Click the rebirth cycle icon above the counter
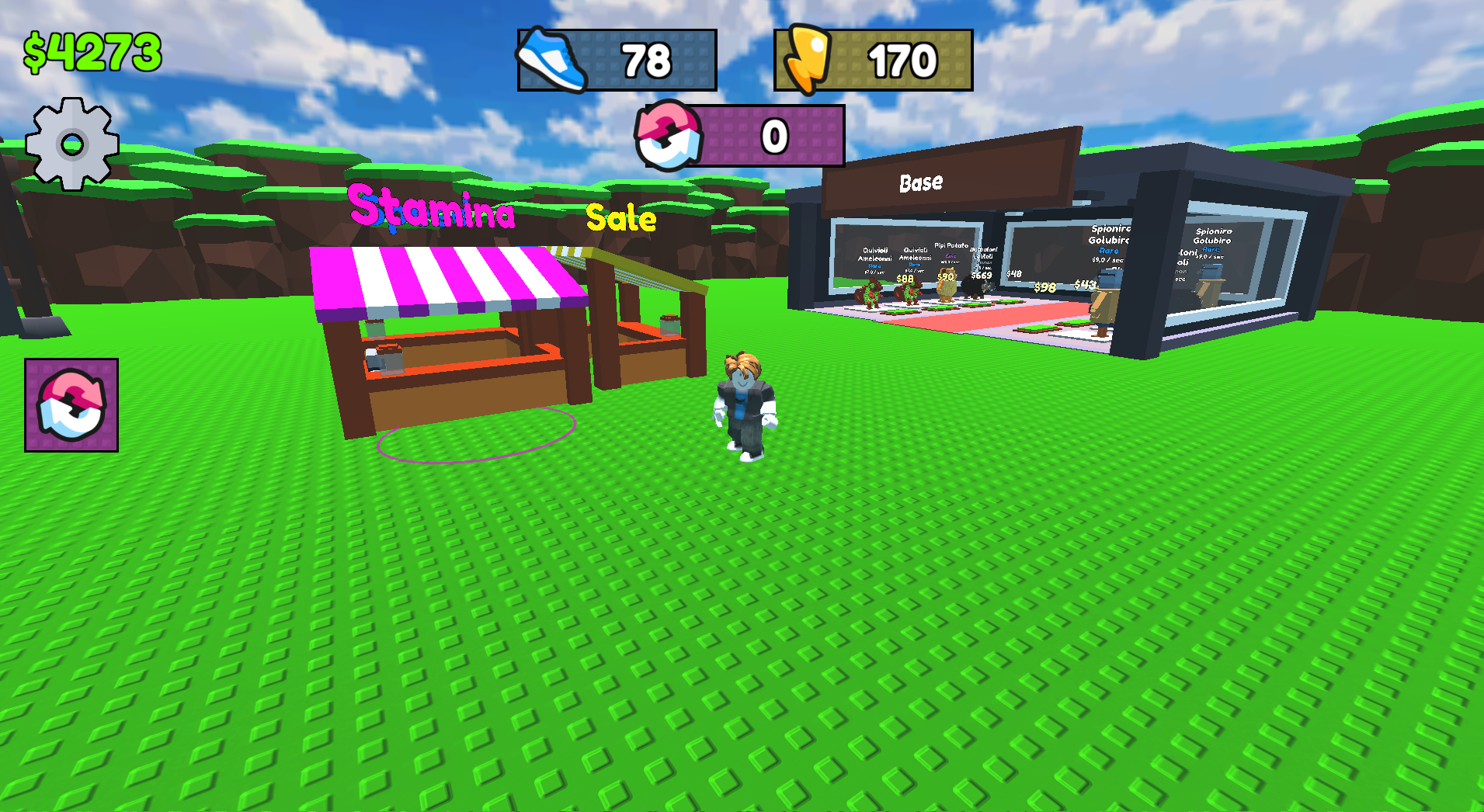This screenshot has width=1484, height=812. (x=669, y=136)
